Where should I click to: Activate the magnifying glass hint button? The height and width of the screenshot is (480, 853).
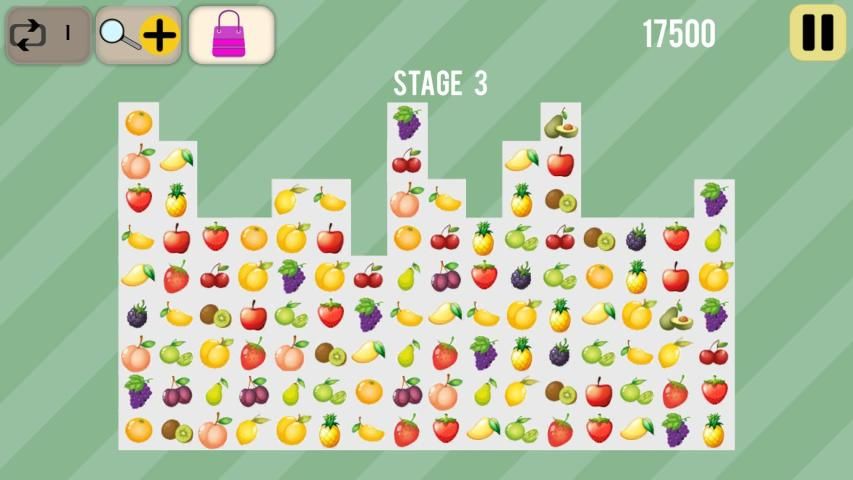[139, 35]
